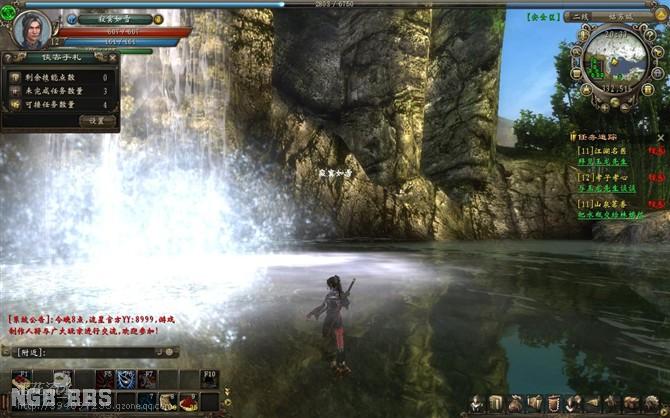Select the 未完成任务数量 row
This screenshot has width=670, height=418.
point(60,90)
